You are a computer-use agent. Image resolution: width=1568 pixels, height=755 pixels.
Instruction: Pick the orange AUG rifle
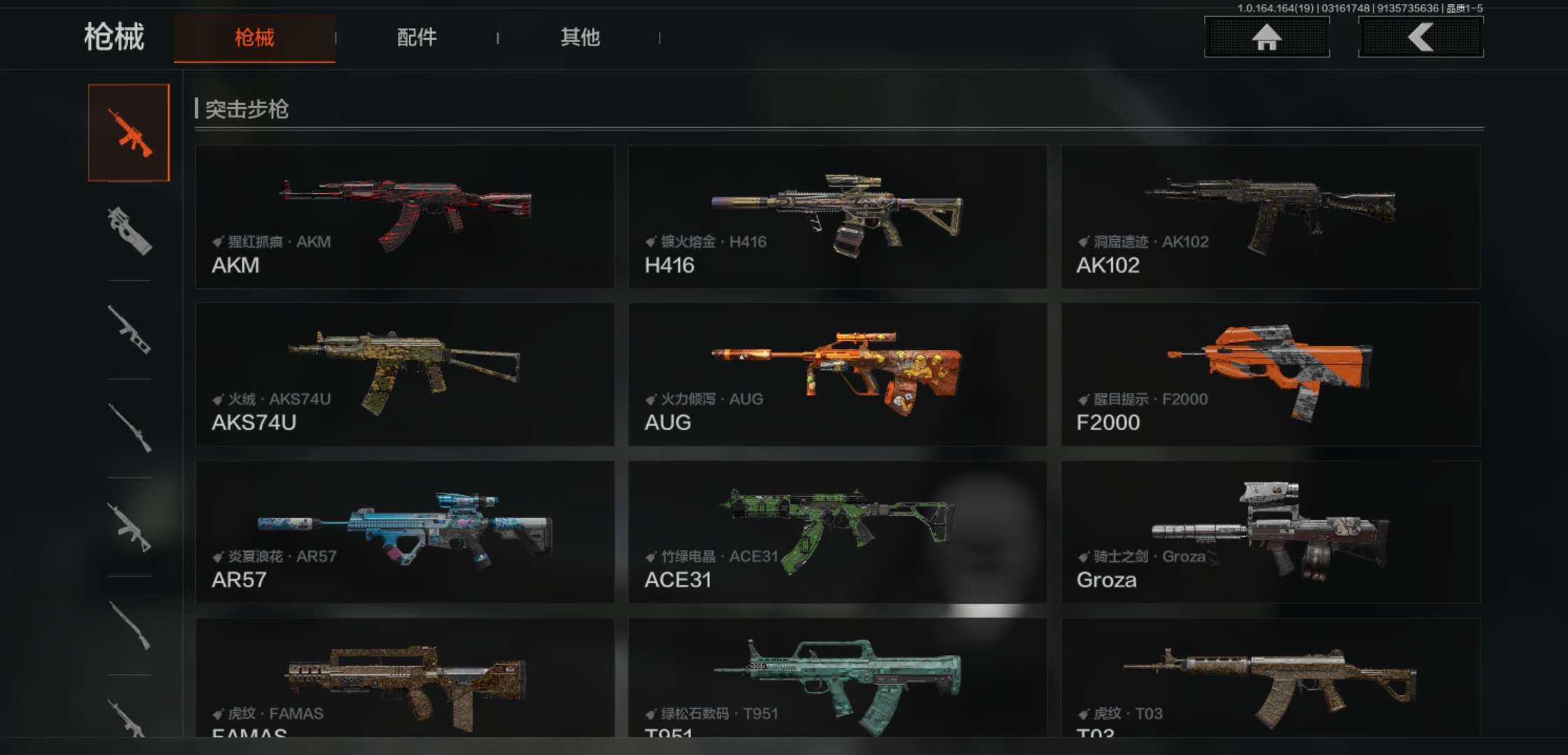pyautogui.click(x=837, y=374)
